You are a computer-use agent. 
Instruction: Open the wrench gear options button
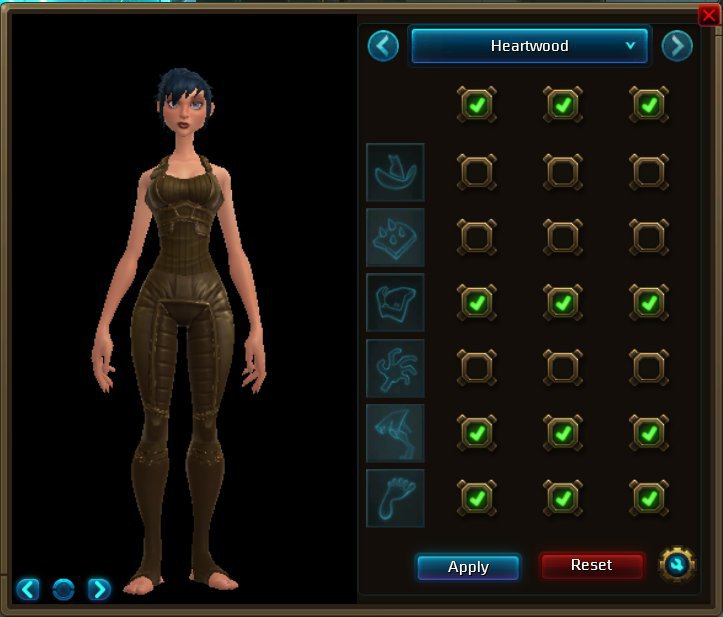pos(677,565)
